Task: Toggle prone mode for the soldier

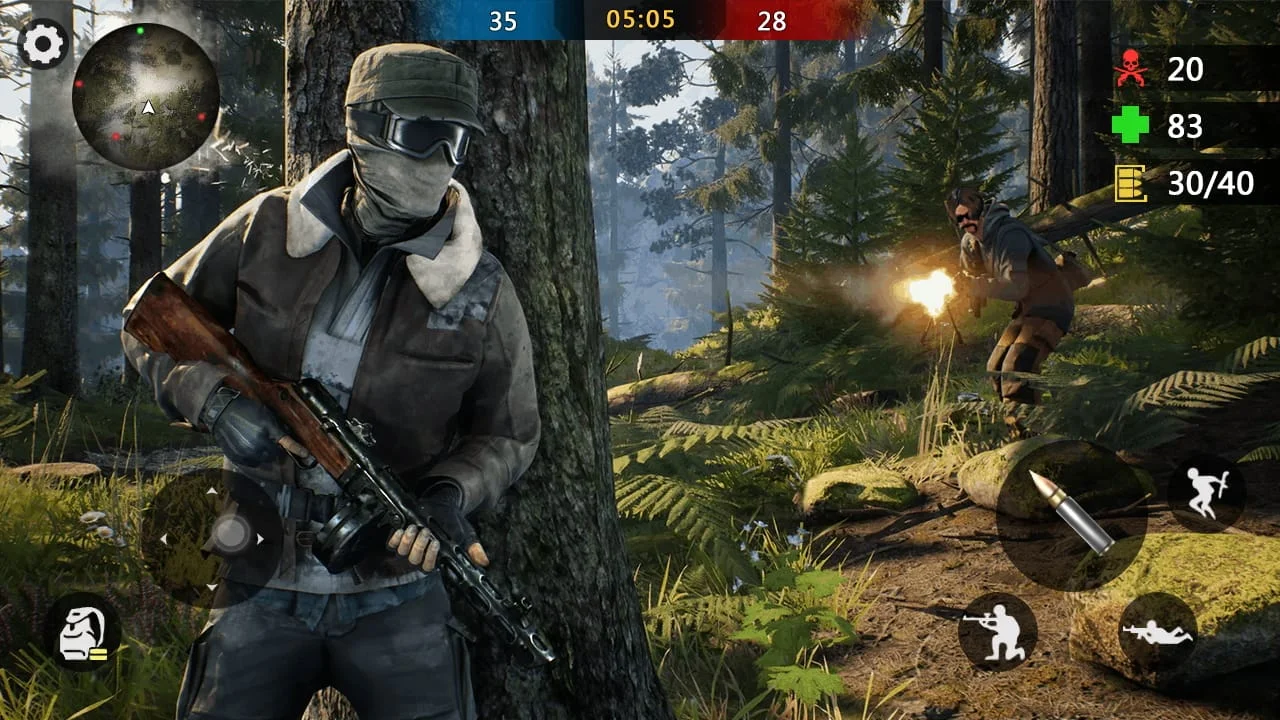Action: (x=1156, y=628)
